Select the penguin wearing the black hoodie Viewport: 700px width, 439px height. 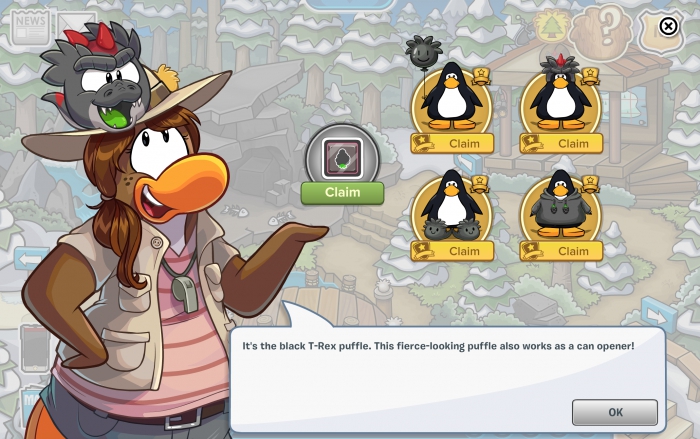click(559, 206)
